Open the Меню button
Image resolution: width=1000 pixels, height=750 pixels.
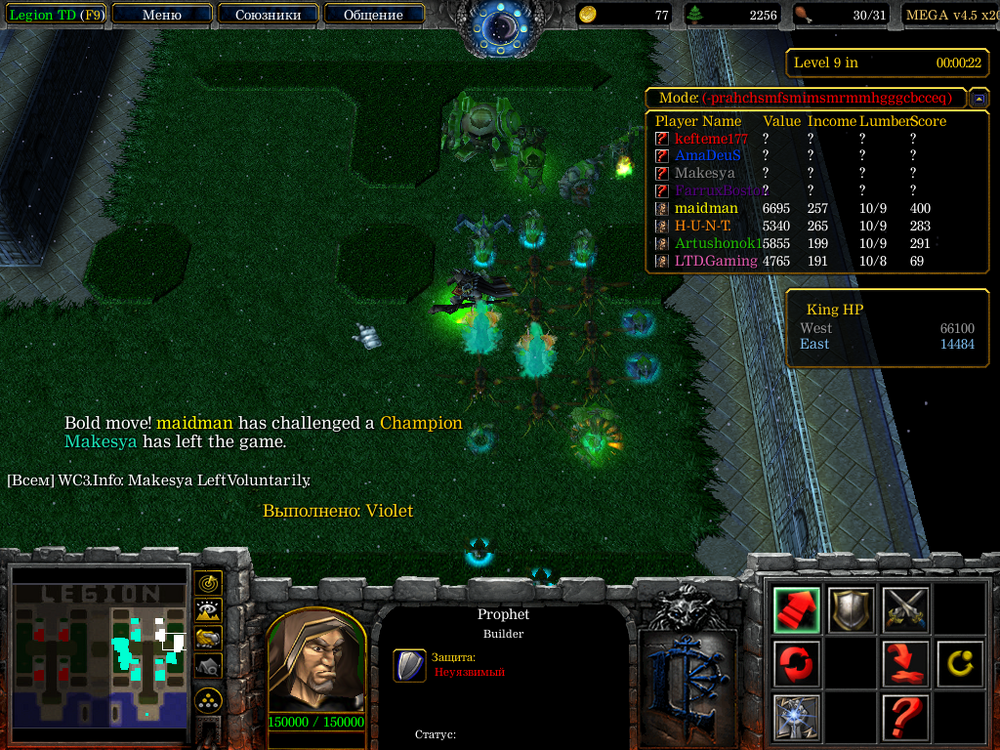[x=162, y=15]
